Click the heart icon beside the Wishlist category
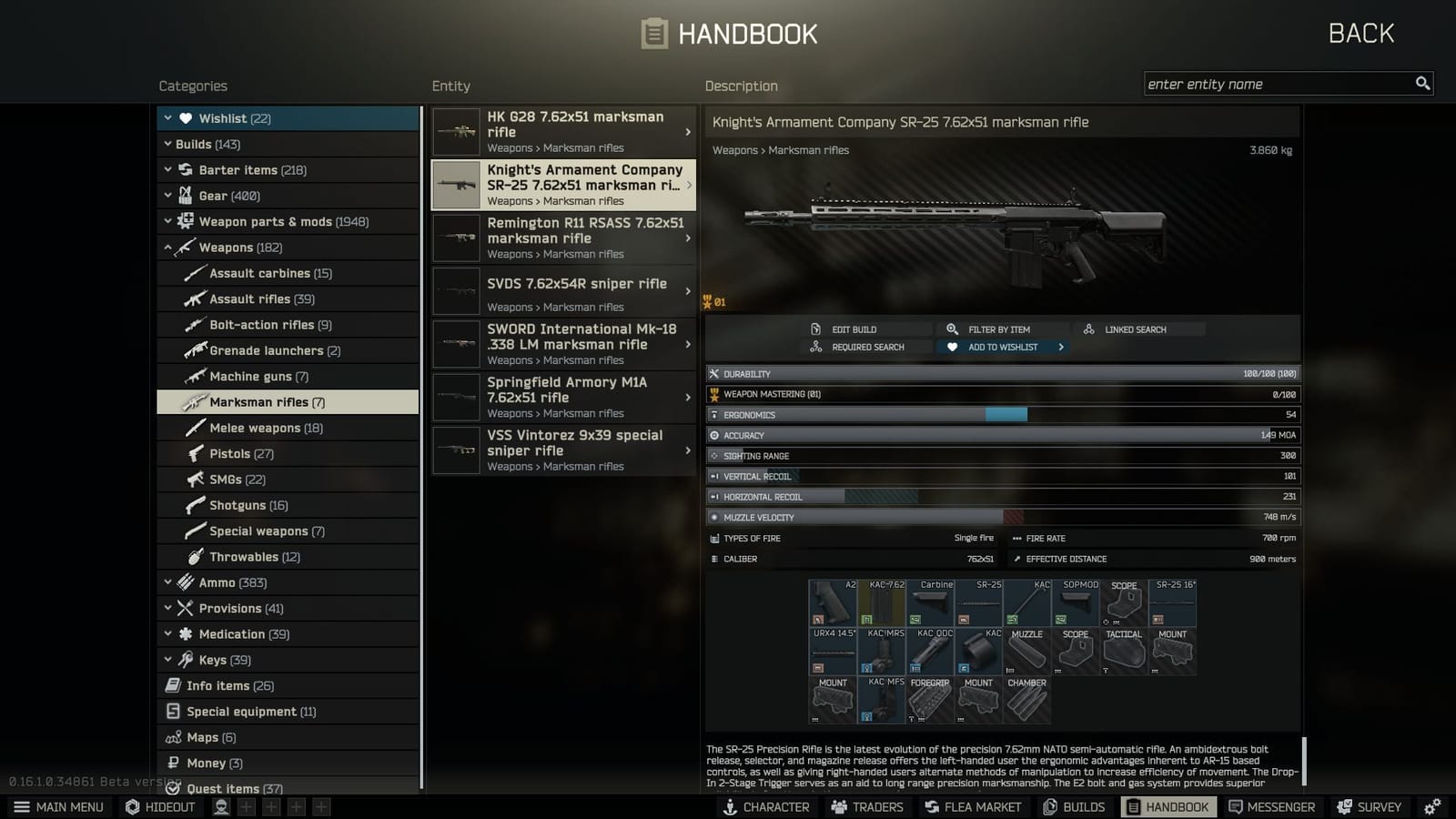Image resolution: width=1456 pixels, height=819 pixels. (x=185, y=117)
